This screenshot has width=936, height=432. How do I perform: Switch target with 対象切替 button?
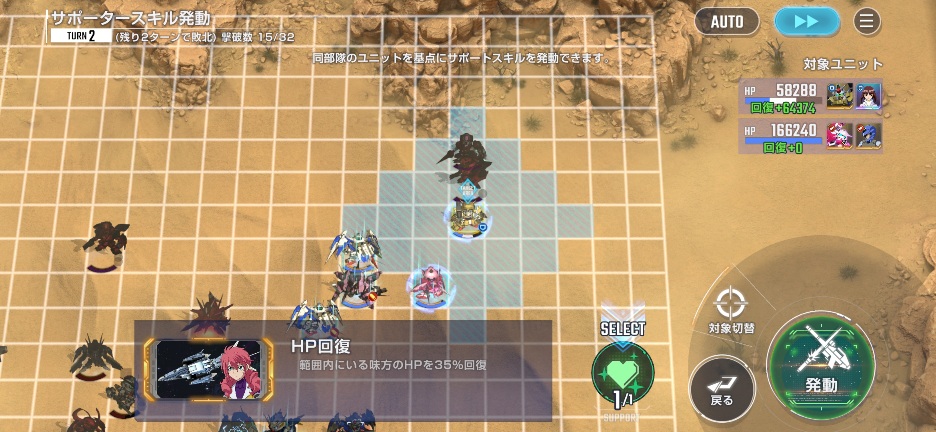[x=731, y=309]
